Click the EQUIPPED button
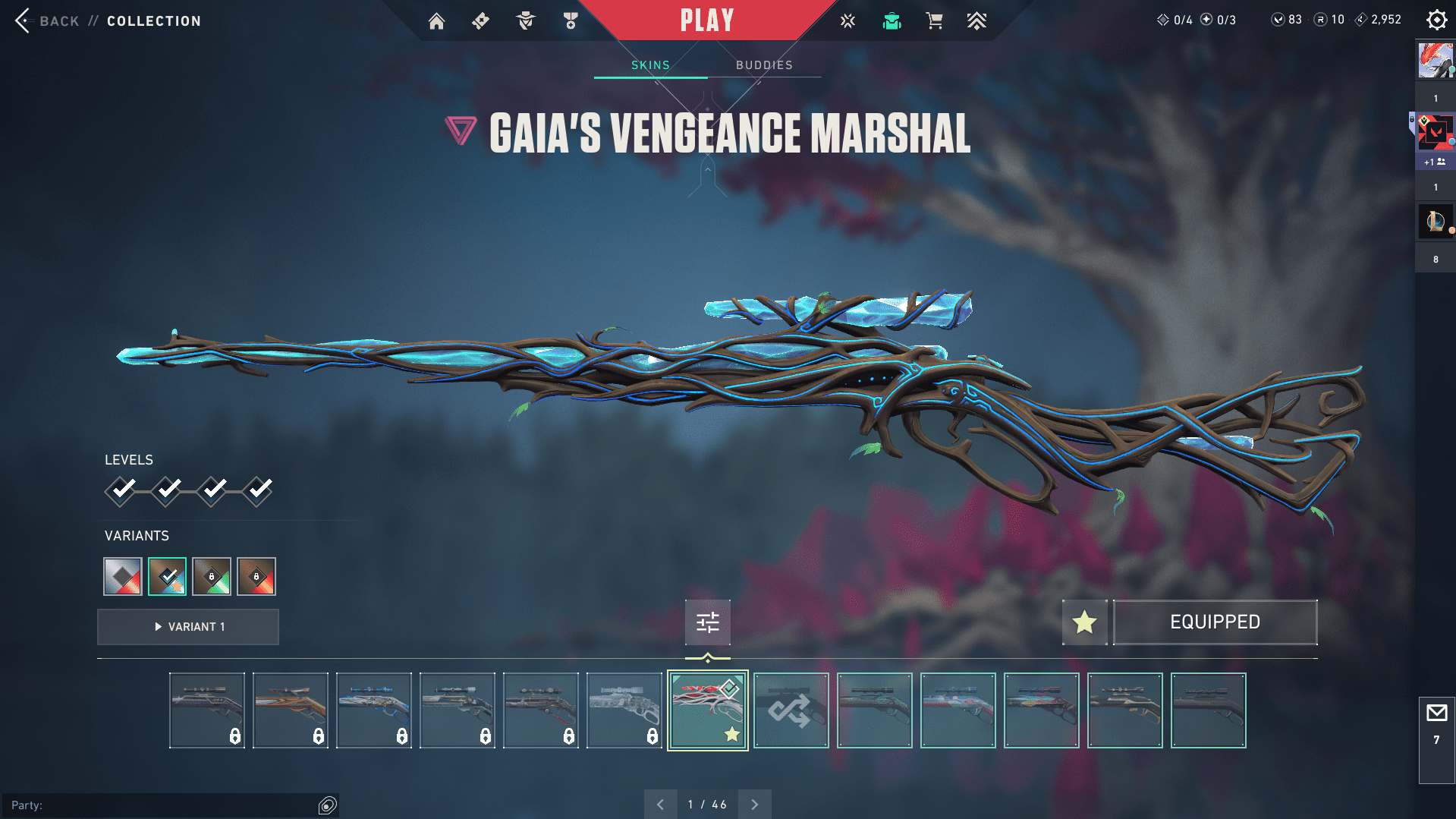This screenshot has height=819, width=1456. (1215, 622)
